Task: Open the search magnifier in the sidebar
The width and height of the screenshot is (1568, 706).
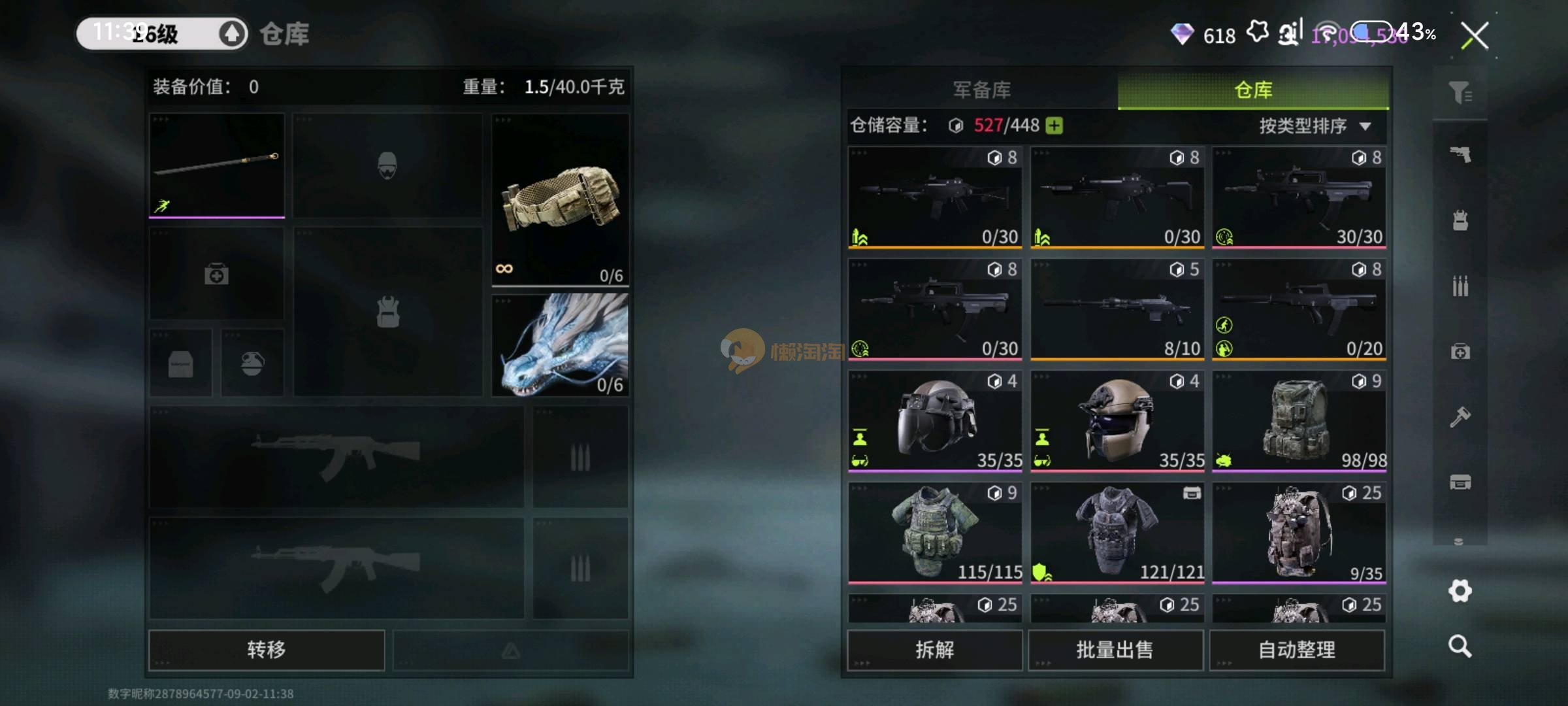Action: point(1460,647)
